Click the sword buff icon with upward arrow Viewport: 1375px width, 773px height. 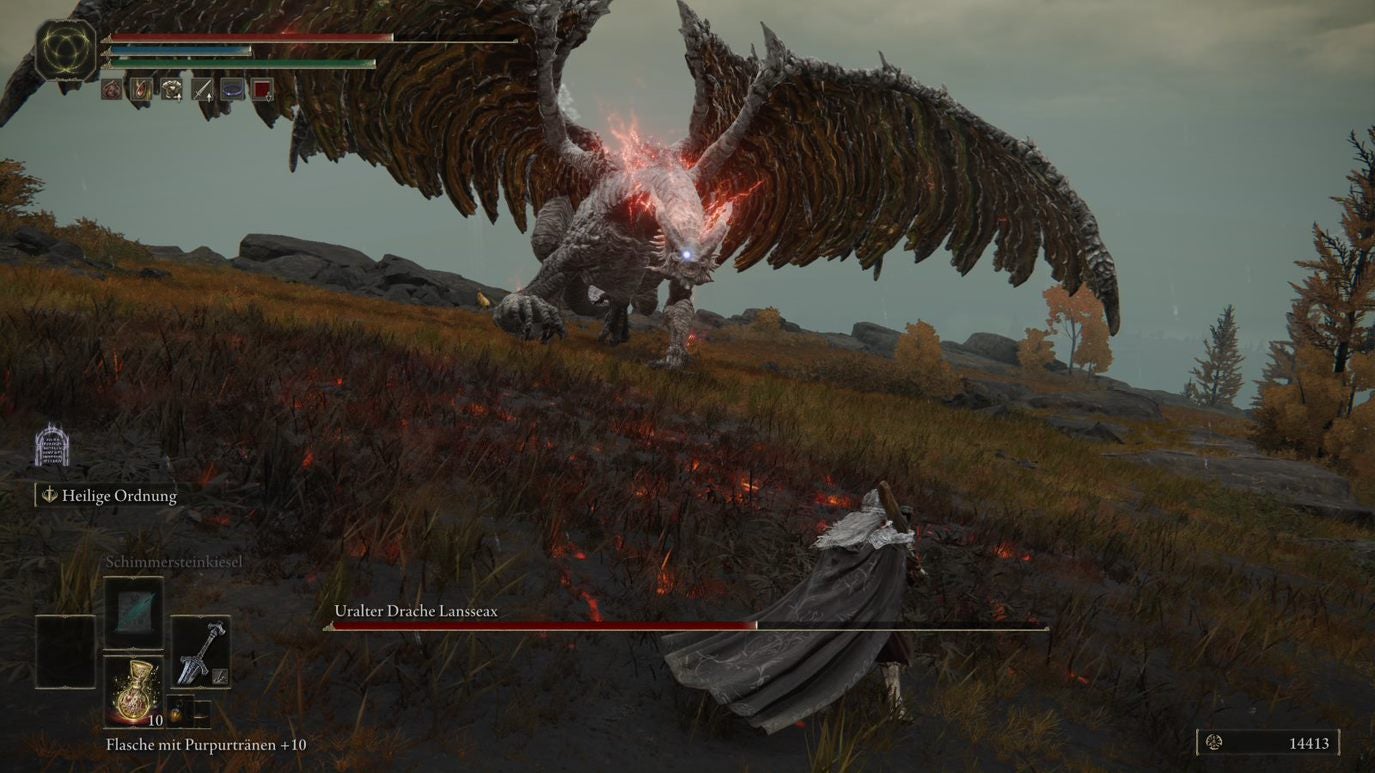point(202,90)
